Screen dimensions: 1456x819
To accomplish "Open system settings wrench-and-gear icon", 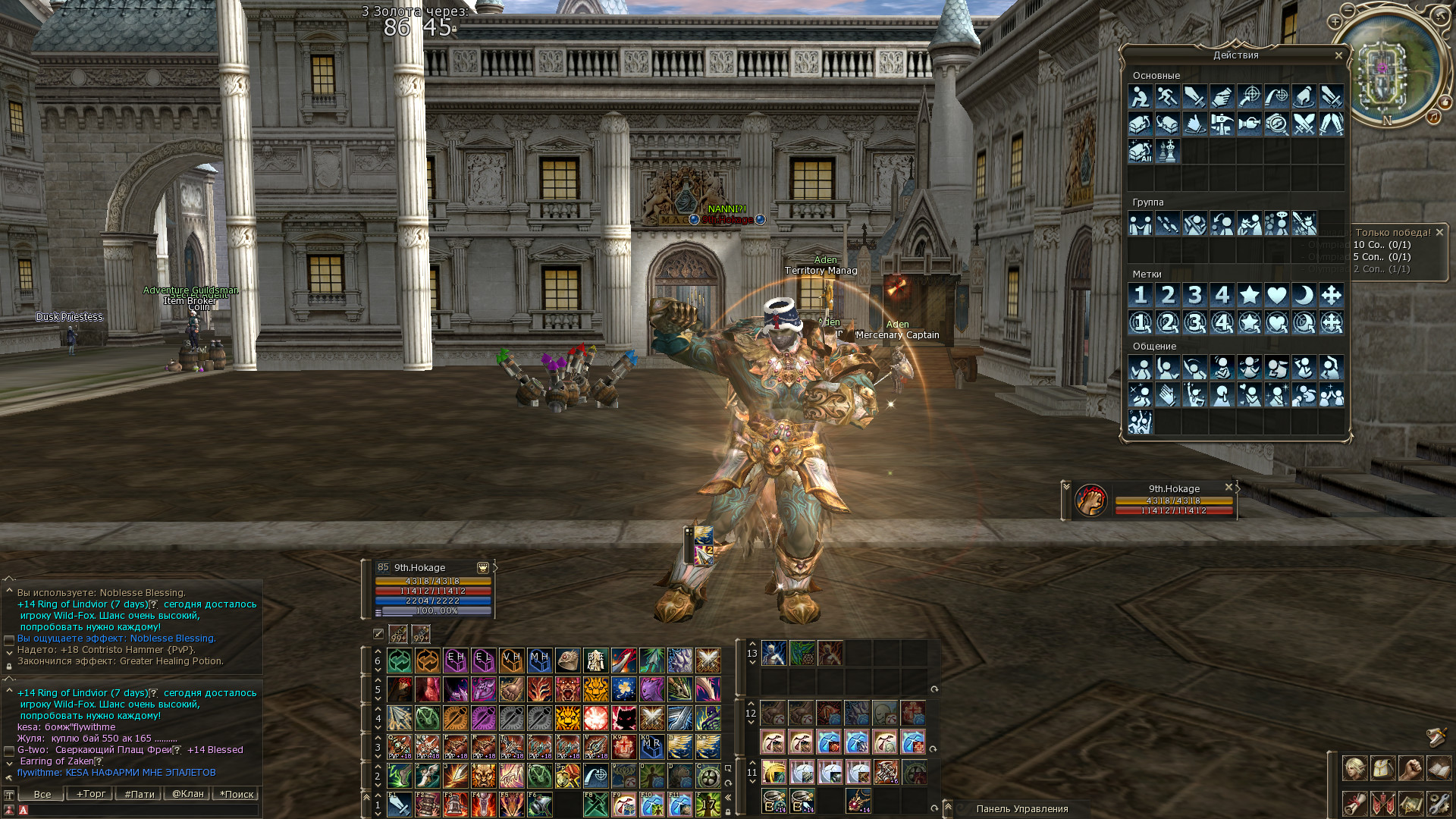I will (1439, 802).
